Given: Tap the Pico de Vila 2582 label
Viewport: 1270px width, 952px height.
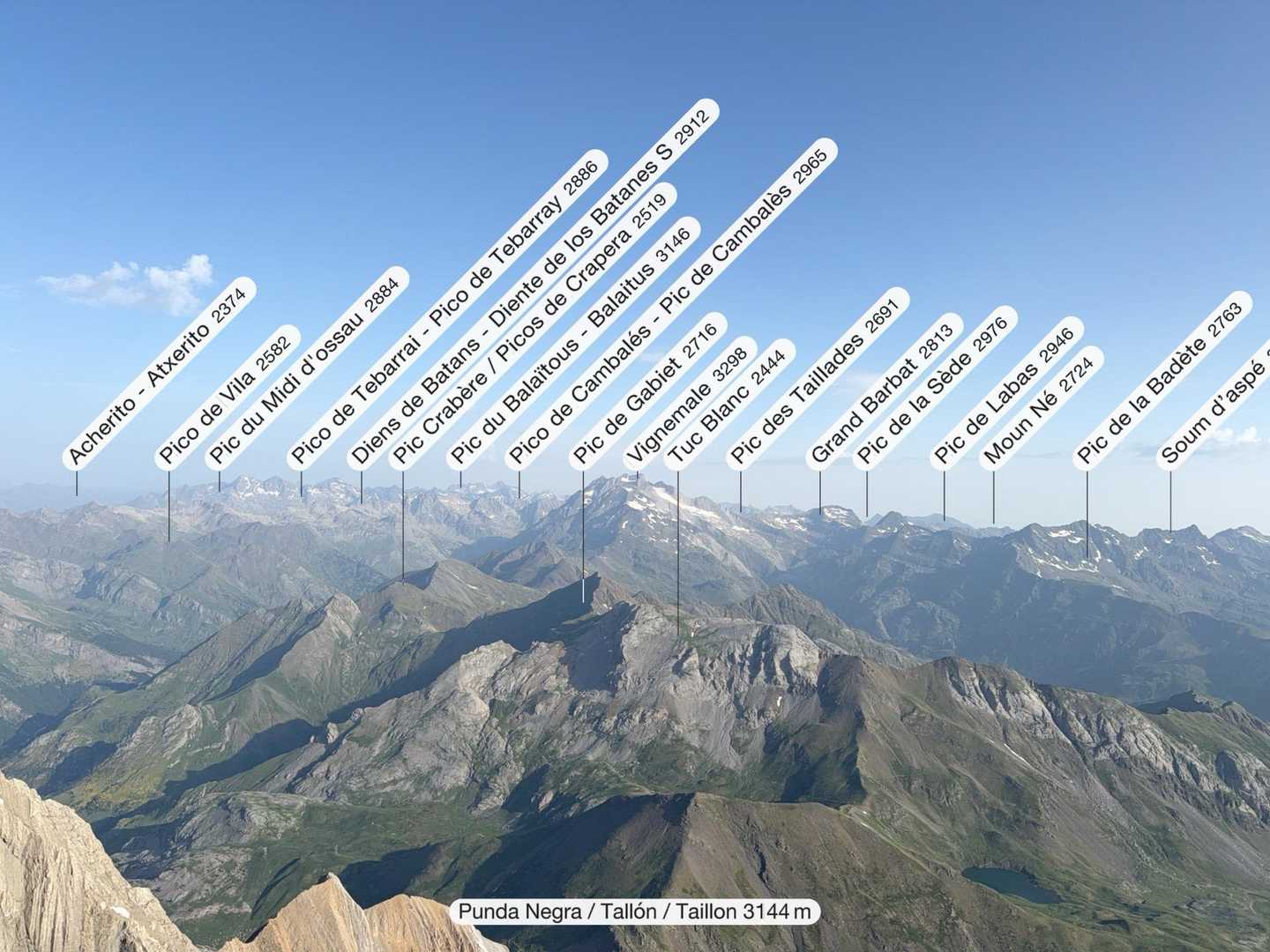Looking at the screenshot, I should tap(229, 396).
